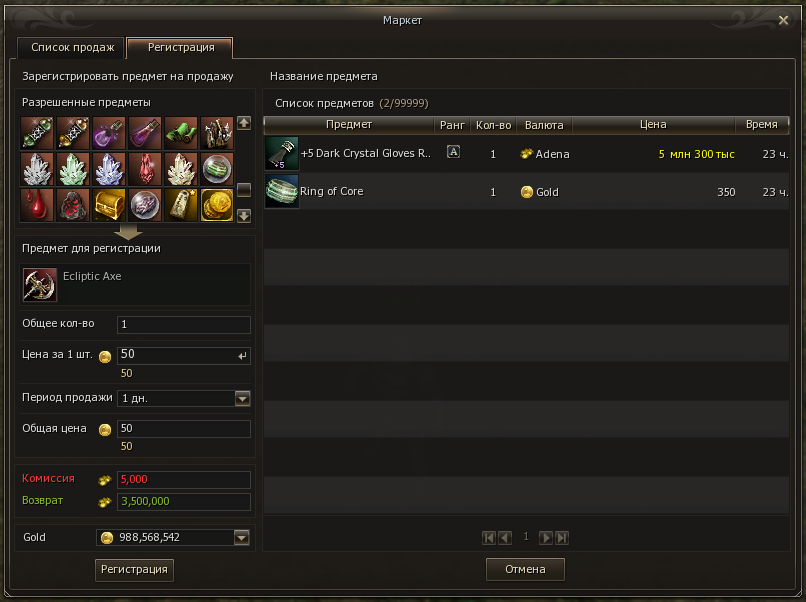Click the Регистрация button to register item
The height and width of the screenshot is (602, 806).
pyautogui.click(x=133, y=569)
